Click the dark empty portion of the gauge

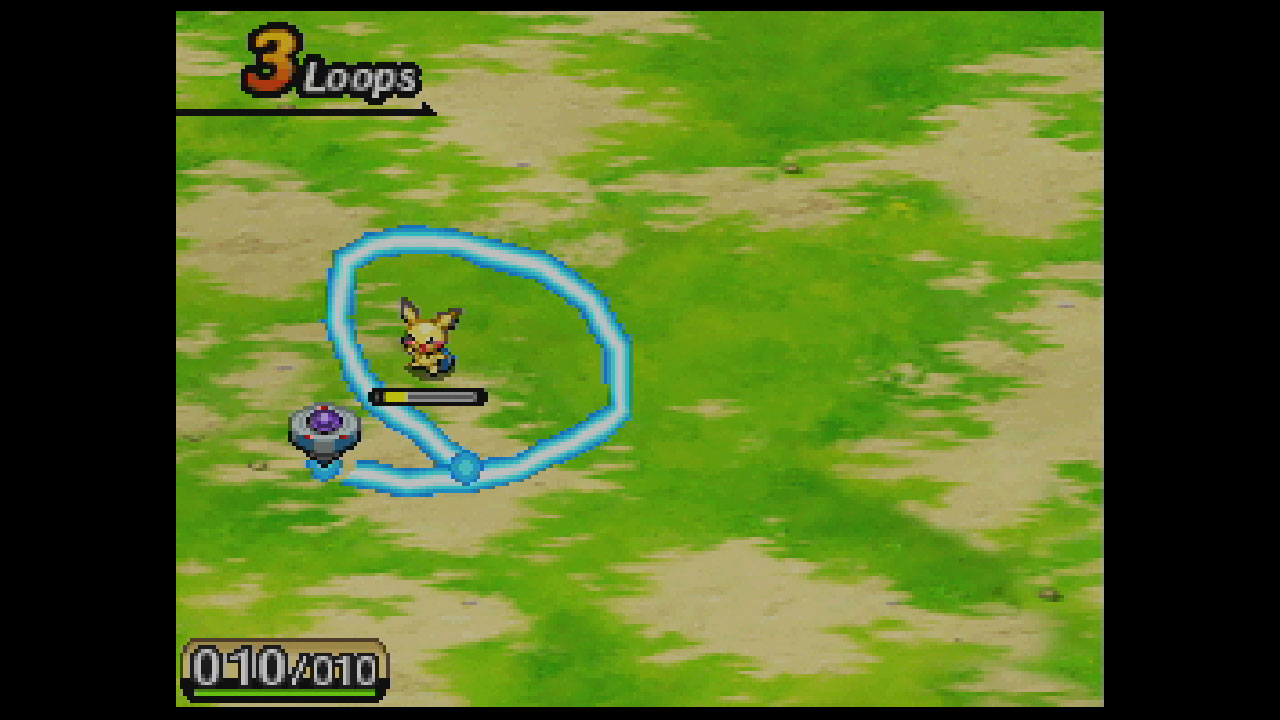[x=445, y=397]
